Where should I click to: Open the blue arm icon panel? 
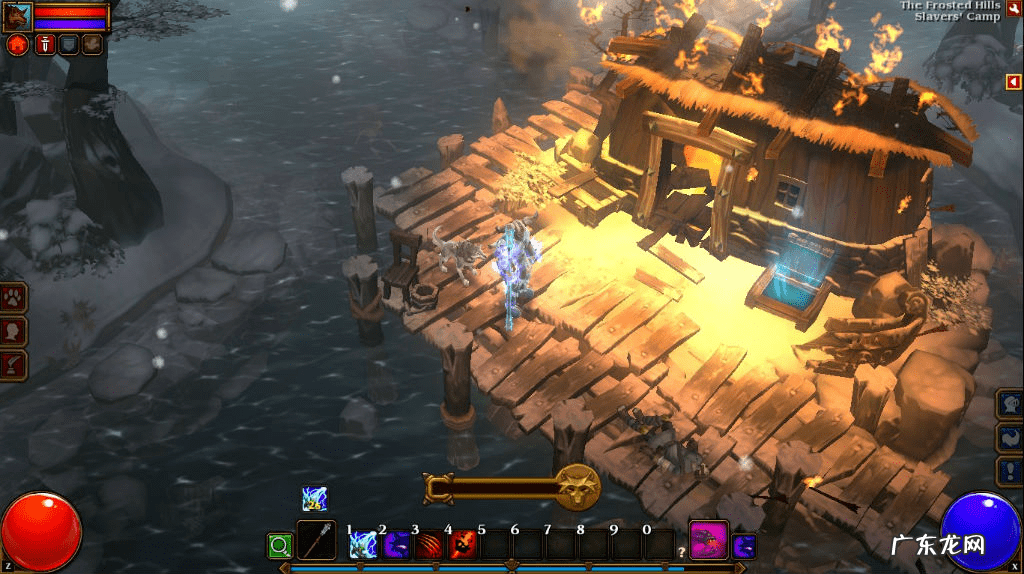1009,438
